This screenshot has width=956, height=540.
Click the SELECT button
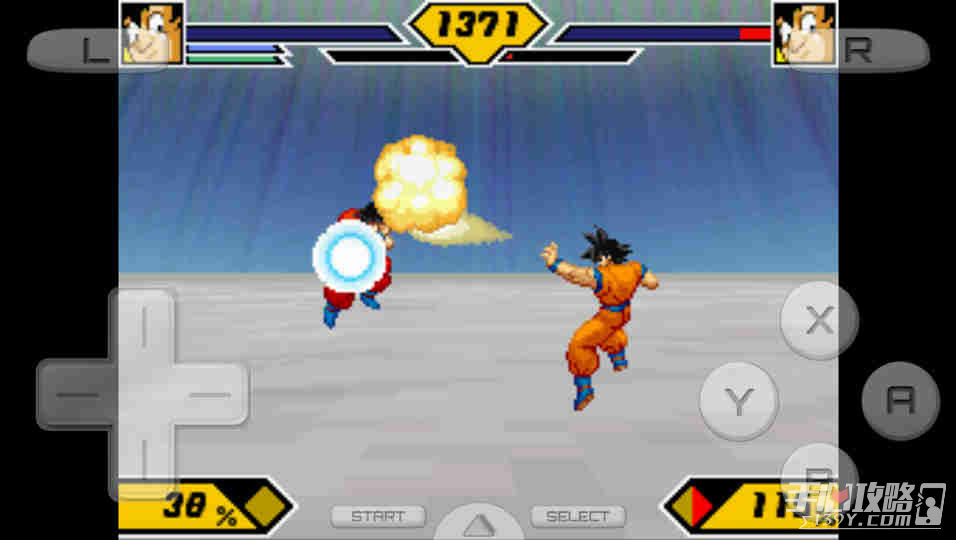pos(577,517)
